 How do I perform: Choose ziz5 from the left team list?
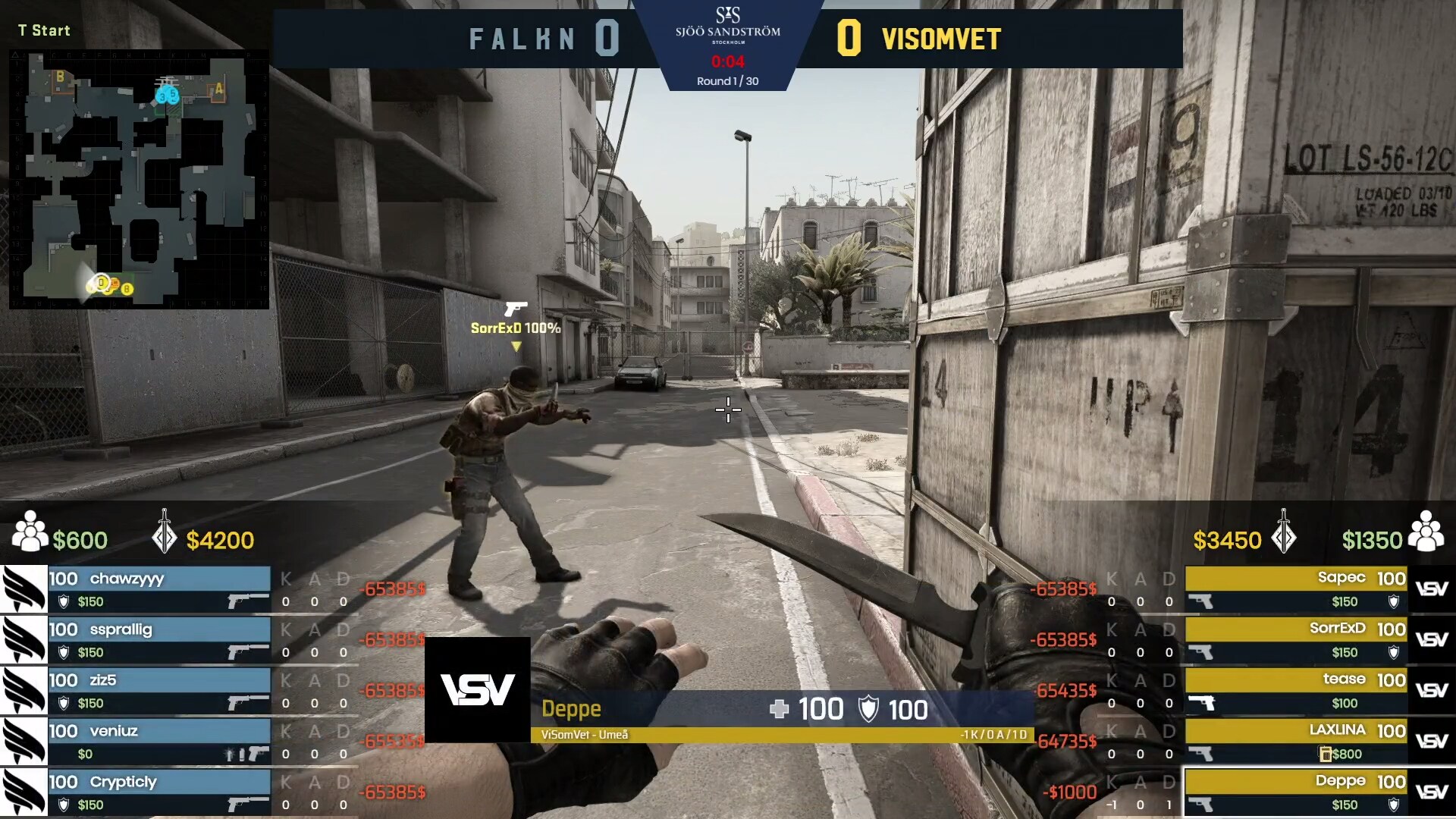click(158, 690)
